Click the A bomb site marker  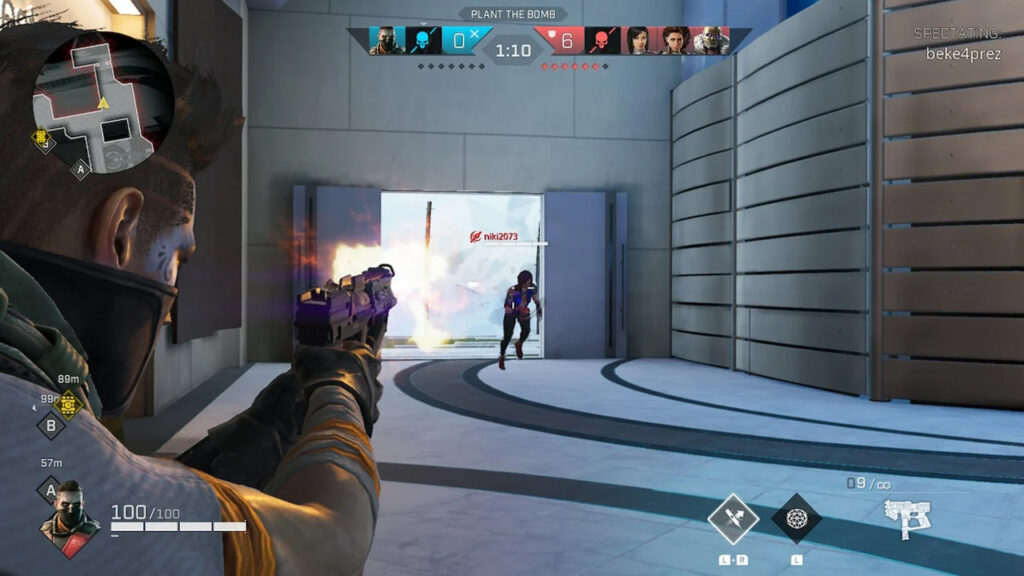pyautogui.click(x=50, y=490)
